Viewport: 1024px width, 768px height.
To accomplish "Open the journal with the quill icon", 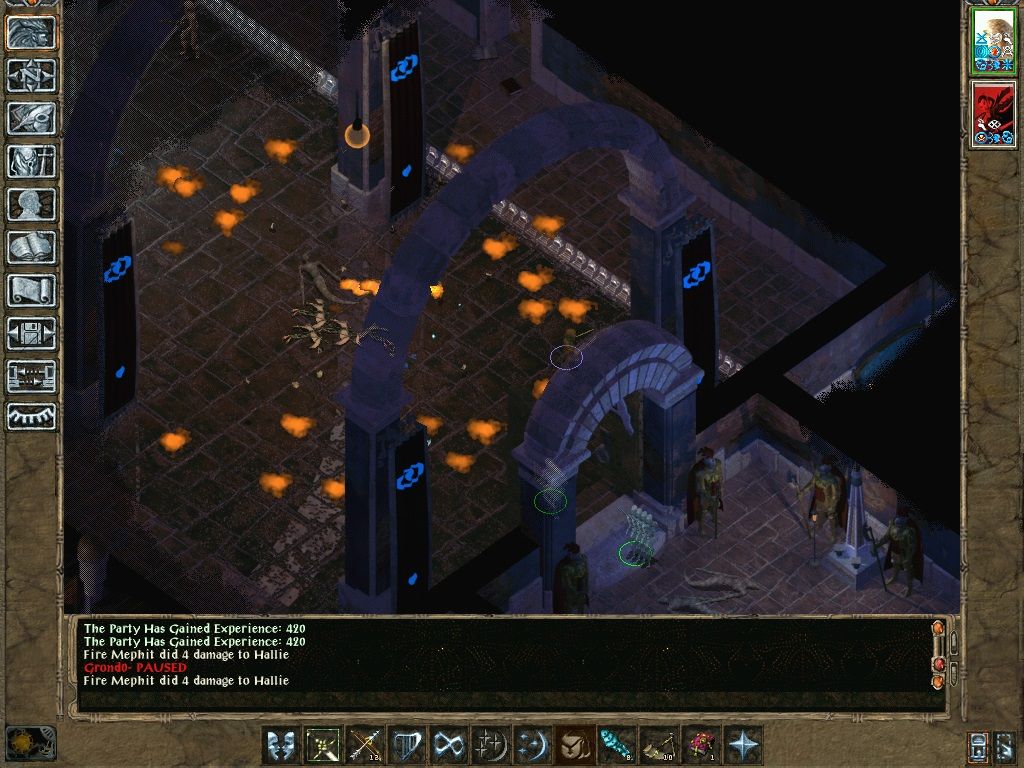I will (x=31, y=118).
